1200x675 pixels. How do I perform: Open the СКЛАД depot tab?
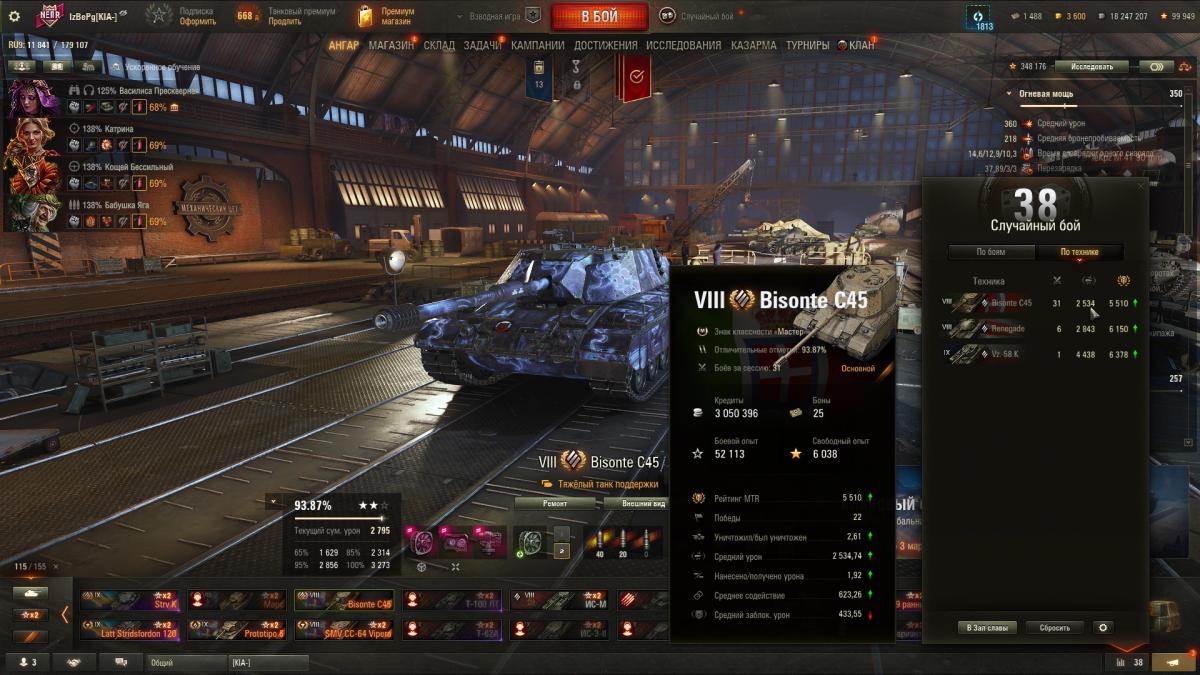[x=439, y=45]
